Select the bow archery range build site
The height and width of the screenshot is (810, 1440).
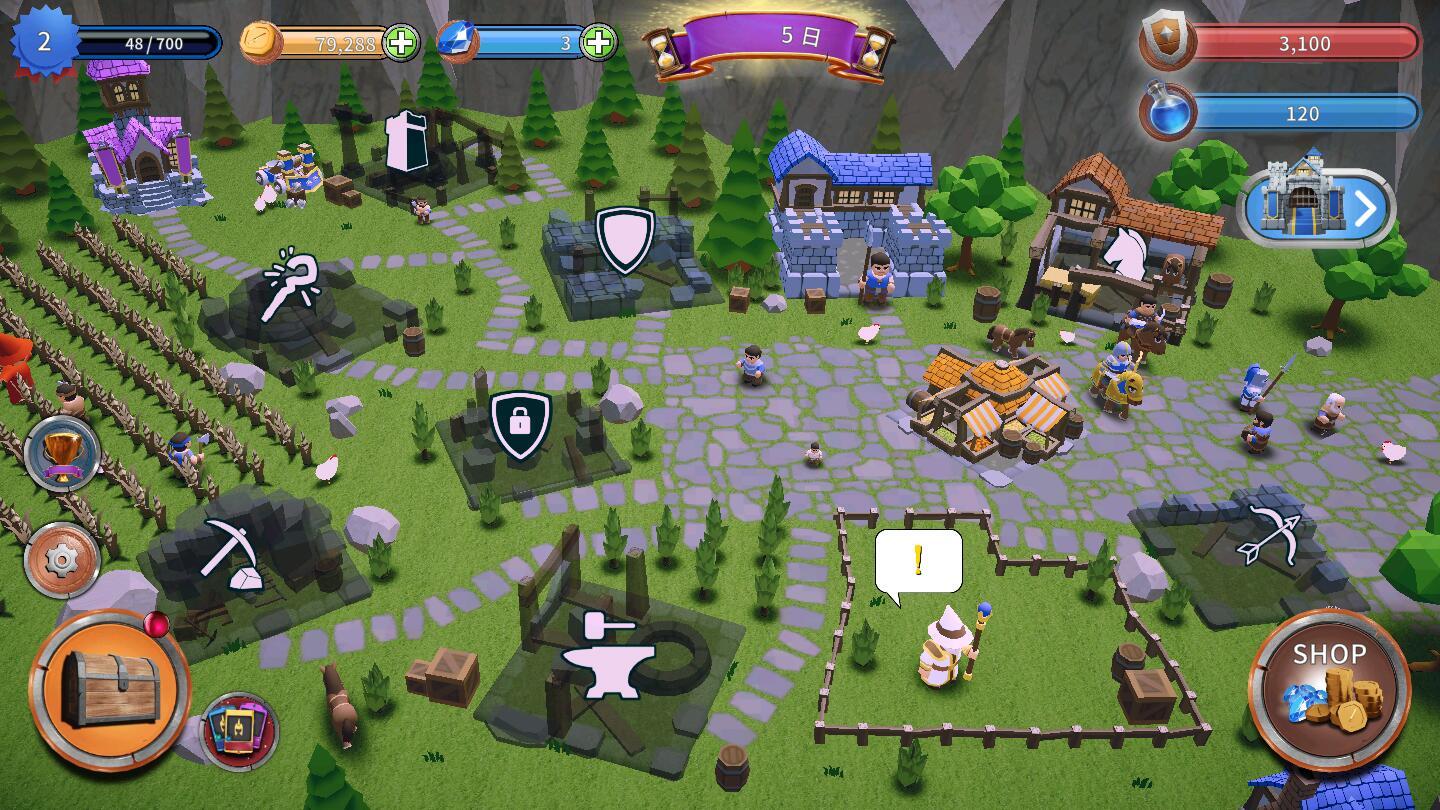[x=1267, y=538]
